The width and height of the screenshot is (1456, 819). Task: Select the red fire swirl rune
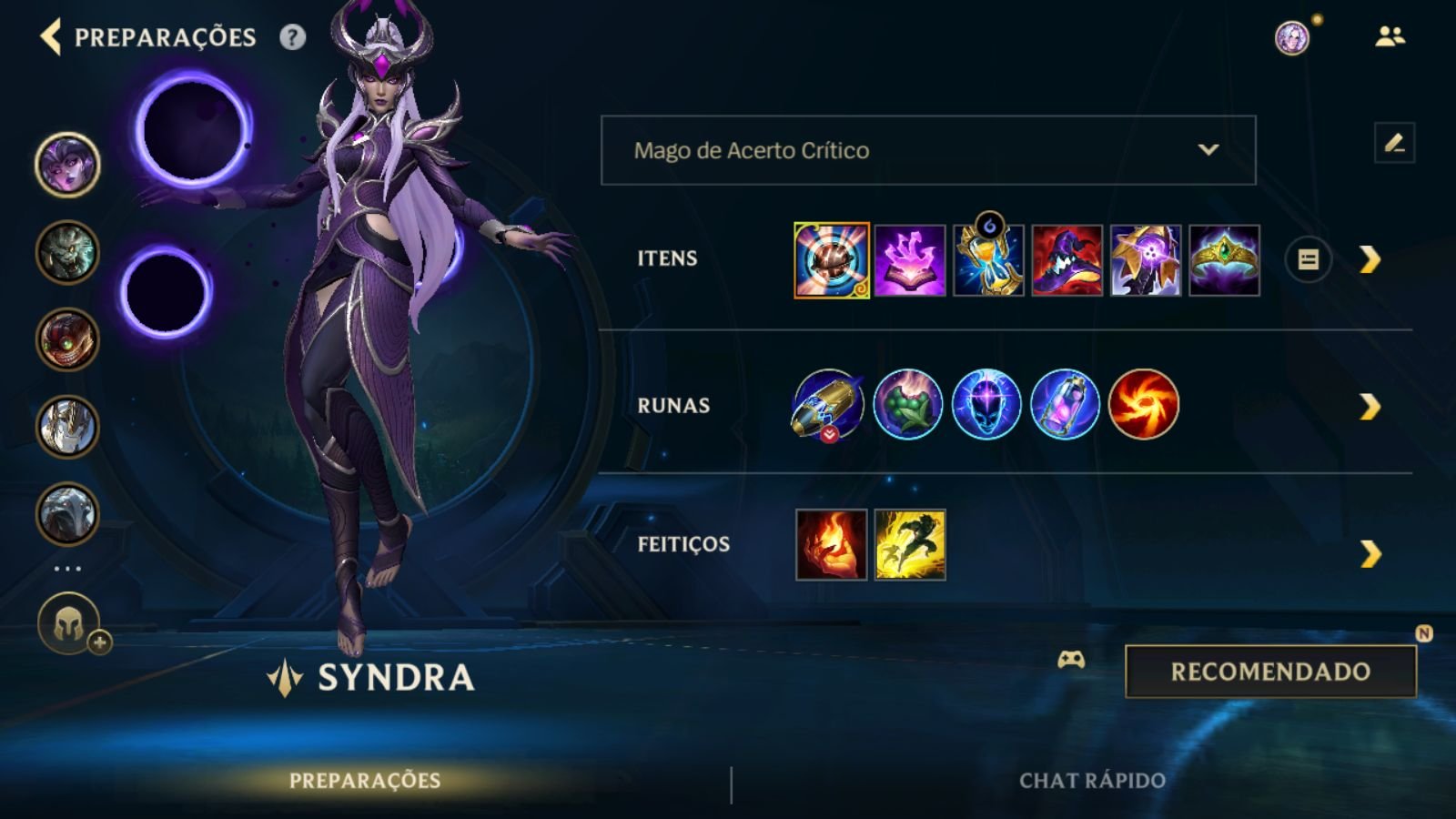point(1144,404)
